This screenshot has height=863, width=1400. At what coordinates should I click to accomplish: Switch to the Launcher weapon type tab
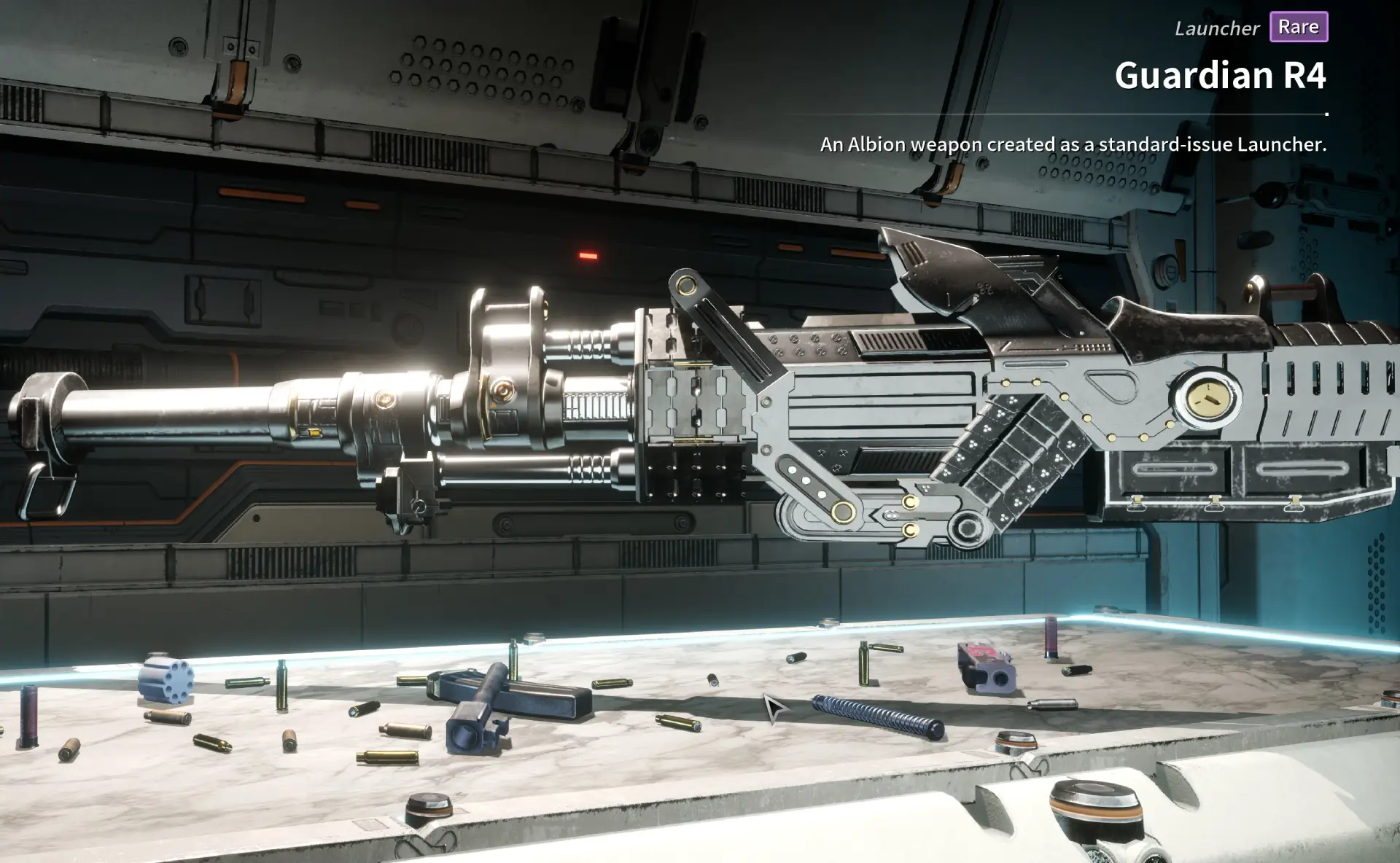(x=1216, y=28)
